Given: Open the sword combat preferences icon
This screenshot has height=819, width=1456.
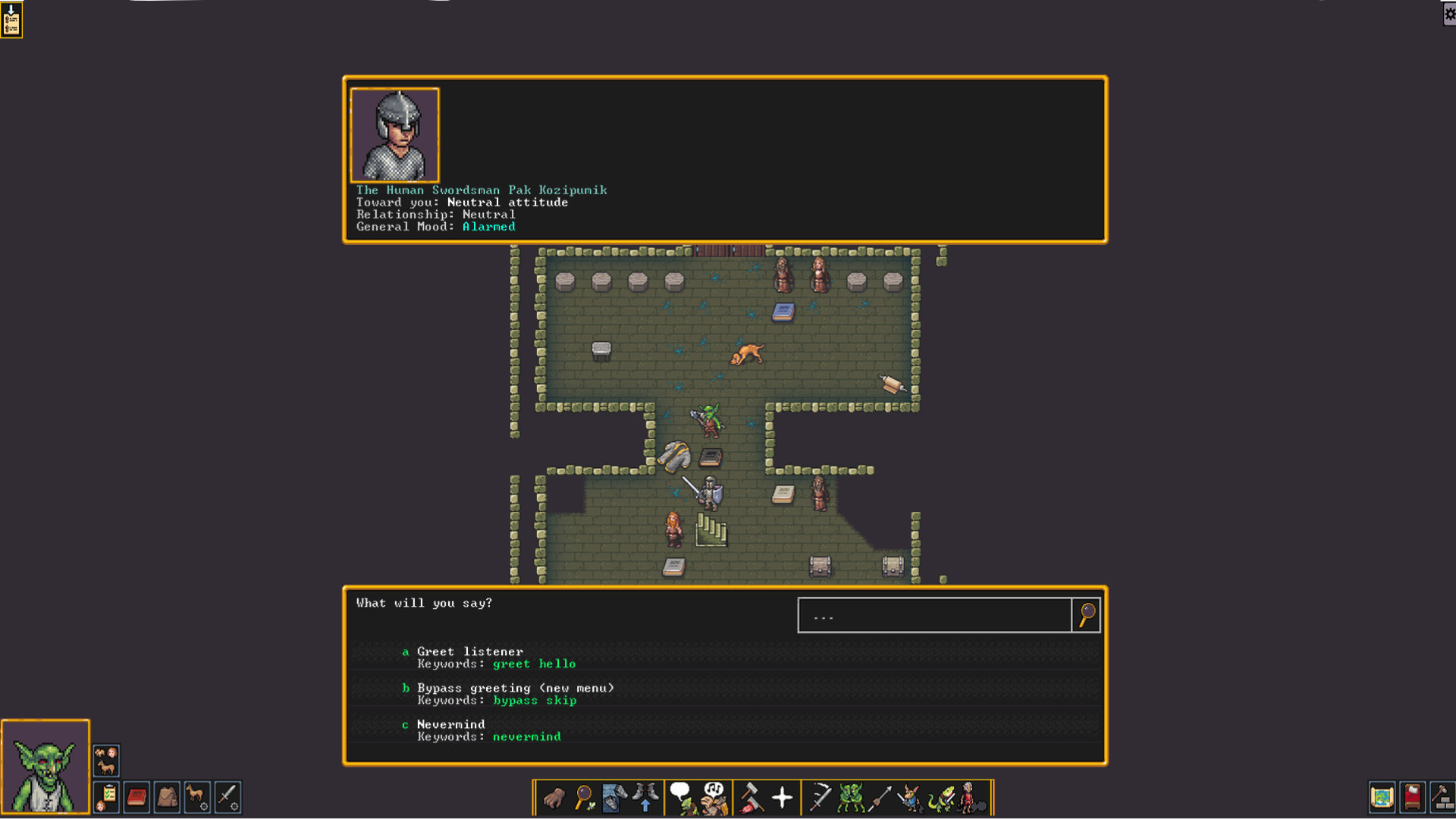Looking at the screenshot, I should coord(227,798).
